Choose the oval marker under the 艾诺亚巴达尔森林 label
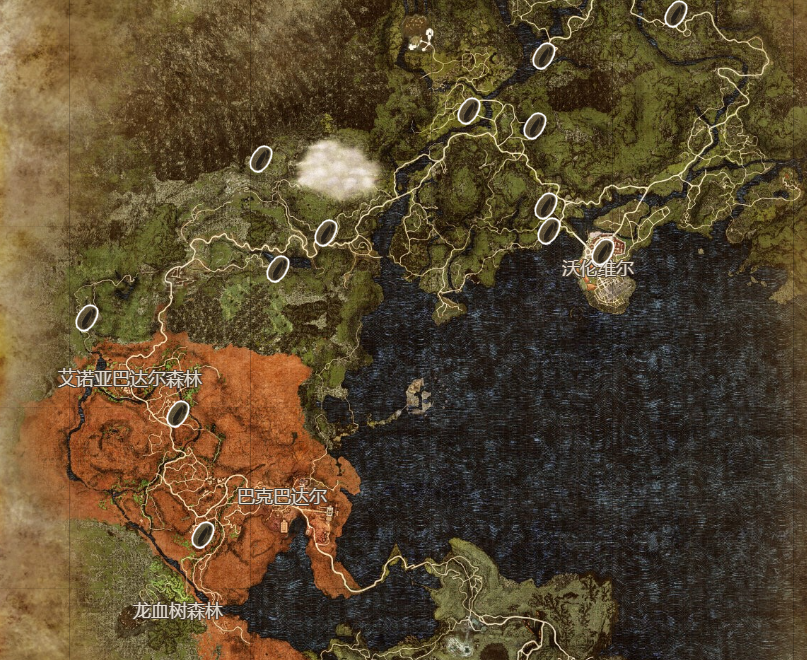Viewport: 807px width, 660px height. click(x=178, y=413)
